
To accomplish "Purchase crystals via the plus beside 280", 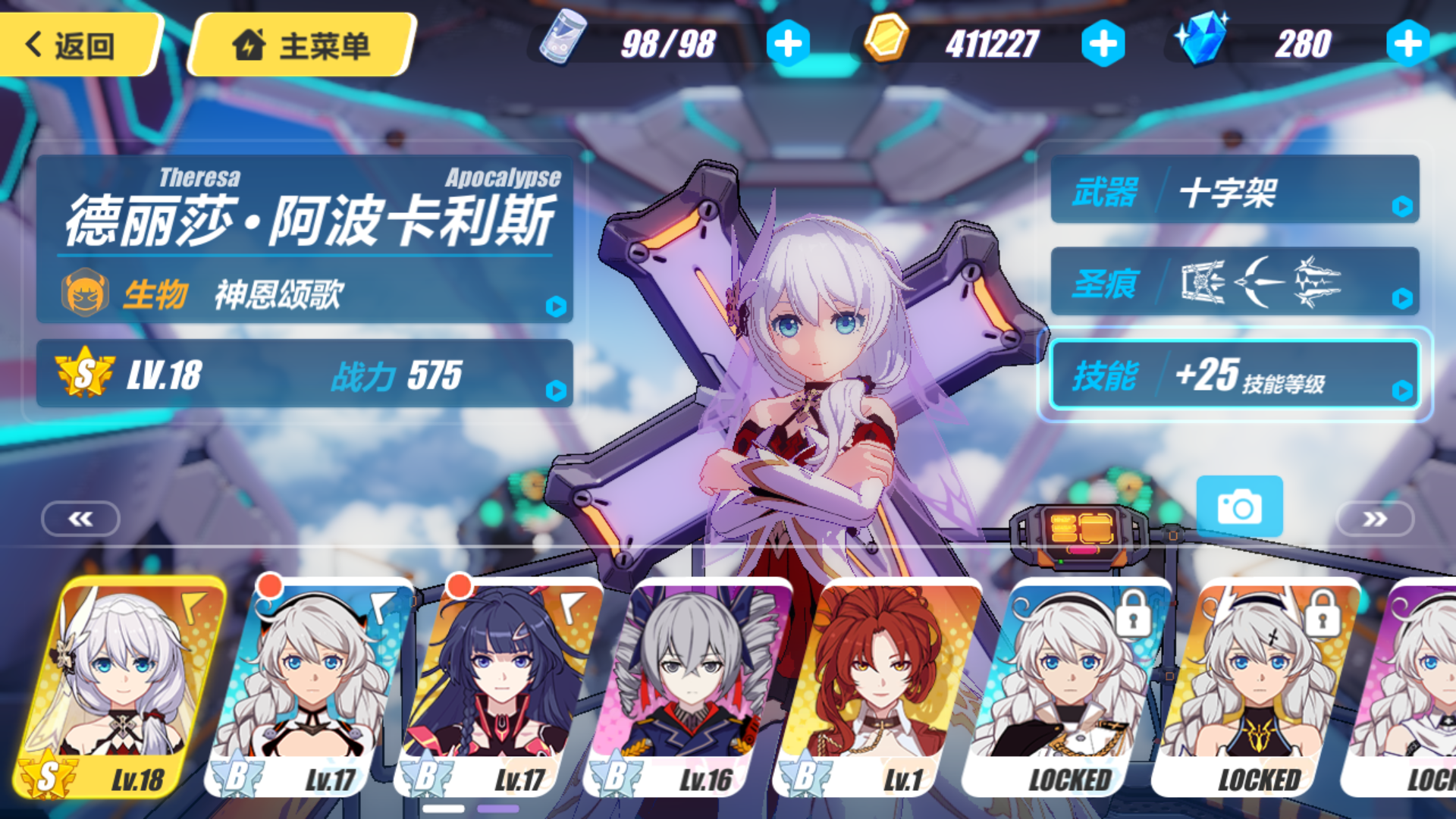I will 1410,43.
